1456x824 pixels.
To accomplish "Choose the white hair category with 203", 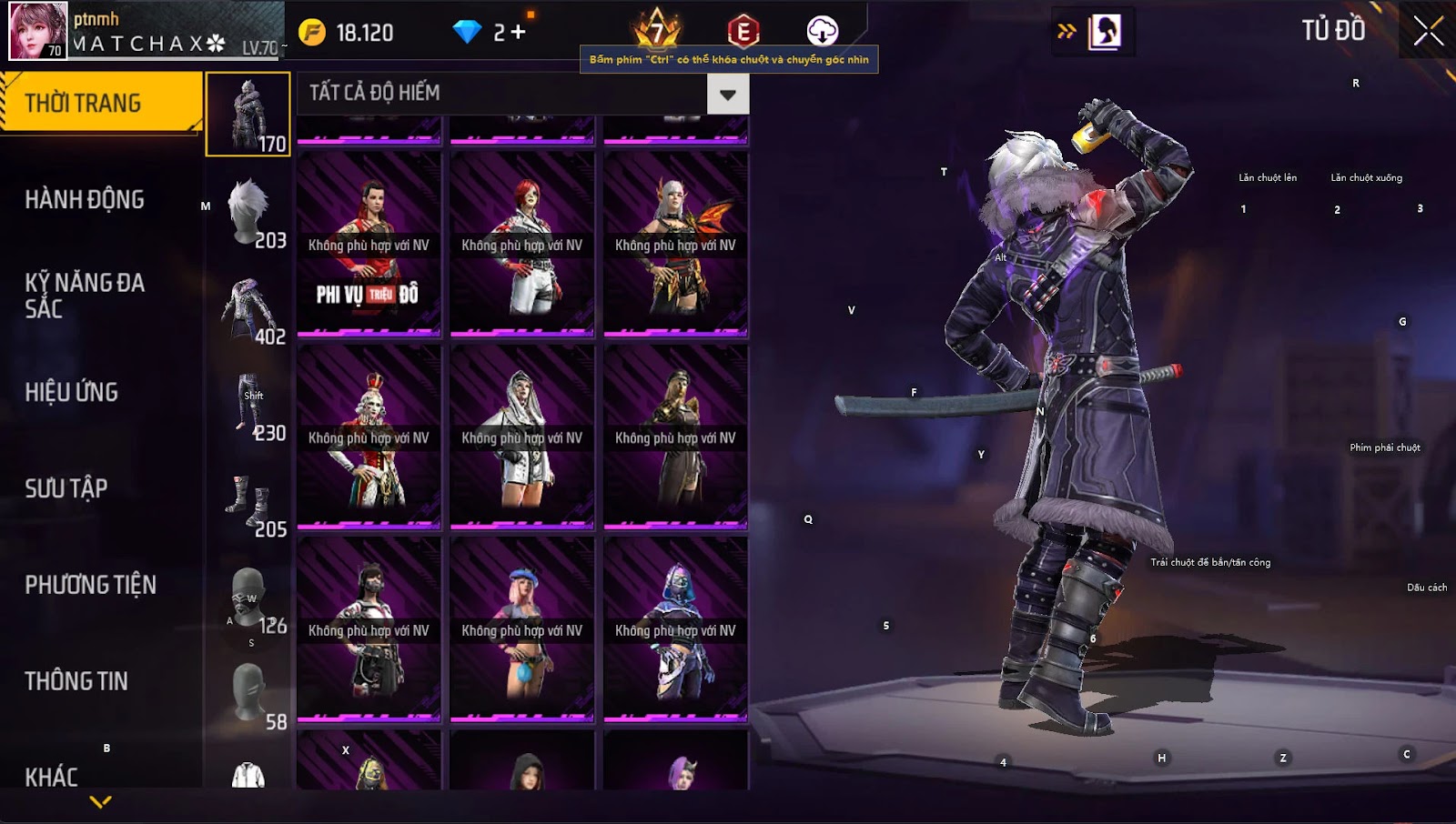I will (x=248, y=212).
